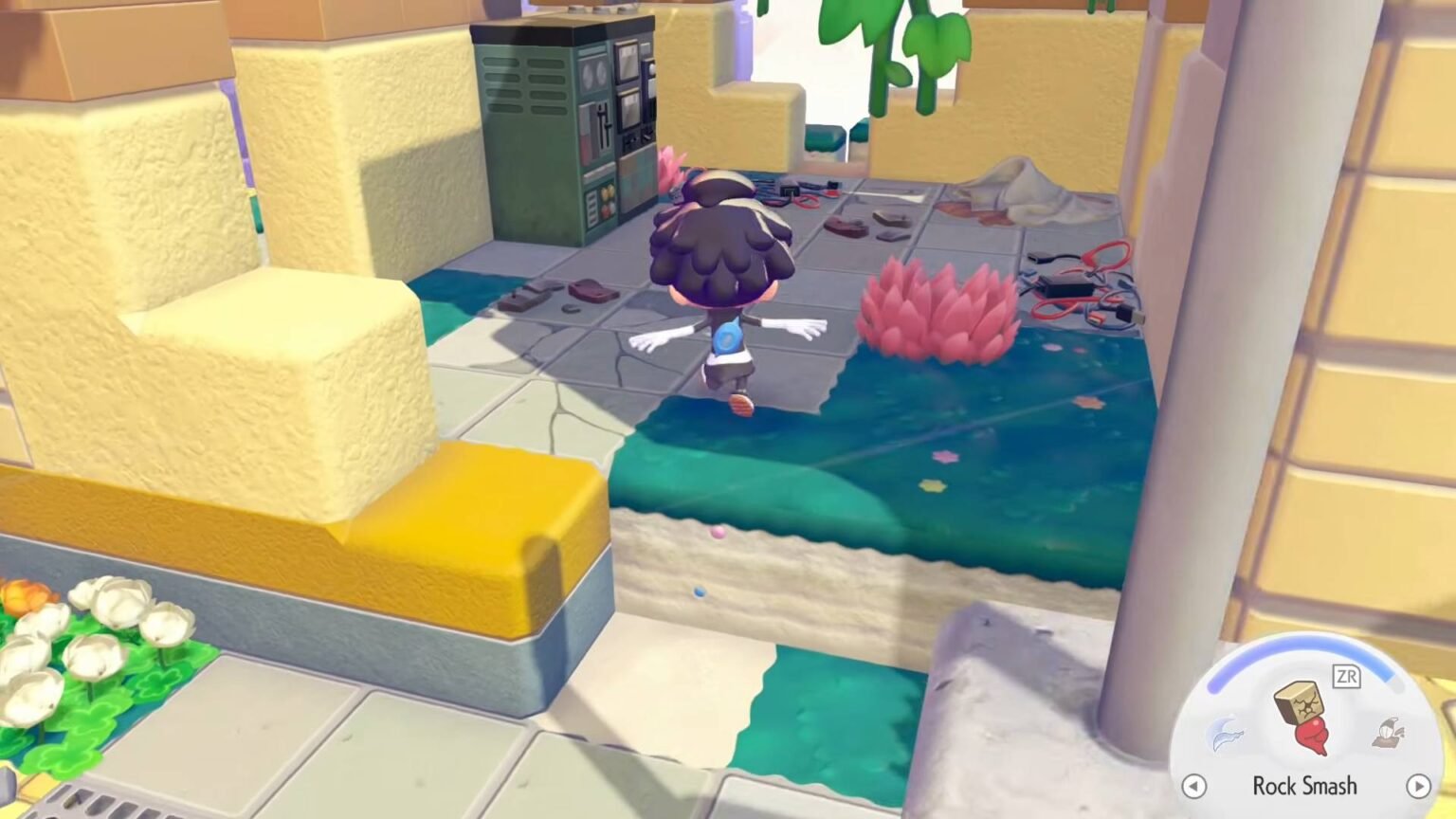
Task: Select the Rock Smash move icon
Action: pos(1305,714)
